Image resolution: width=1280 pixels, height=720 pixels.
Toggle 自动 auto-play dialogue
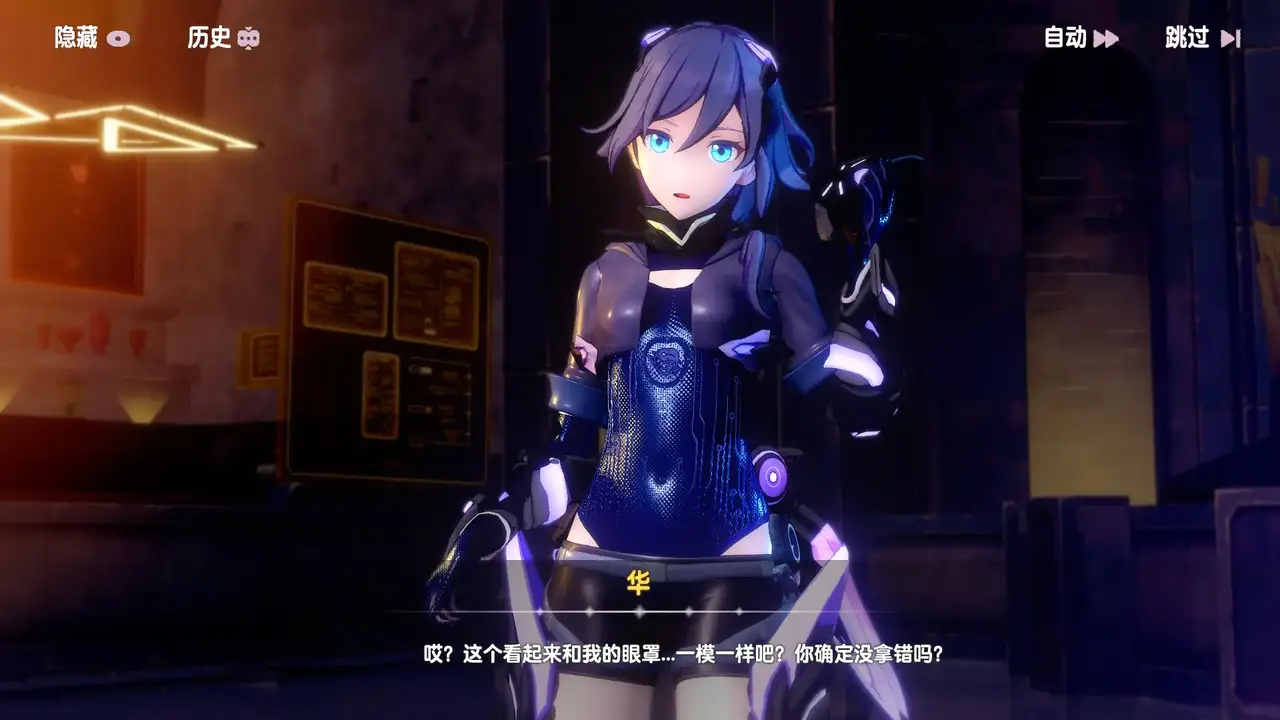click(x=1080, y=38)
